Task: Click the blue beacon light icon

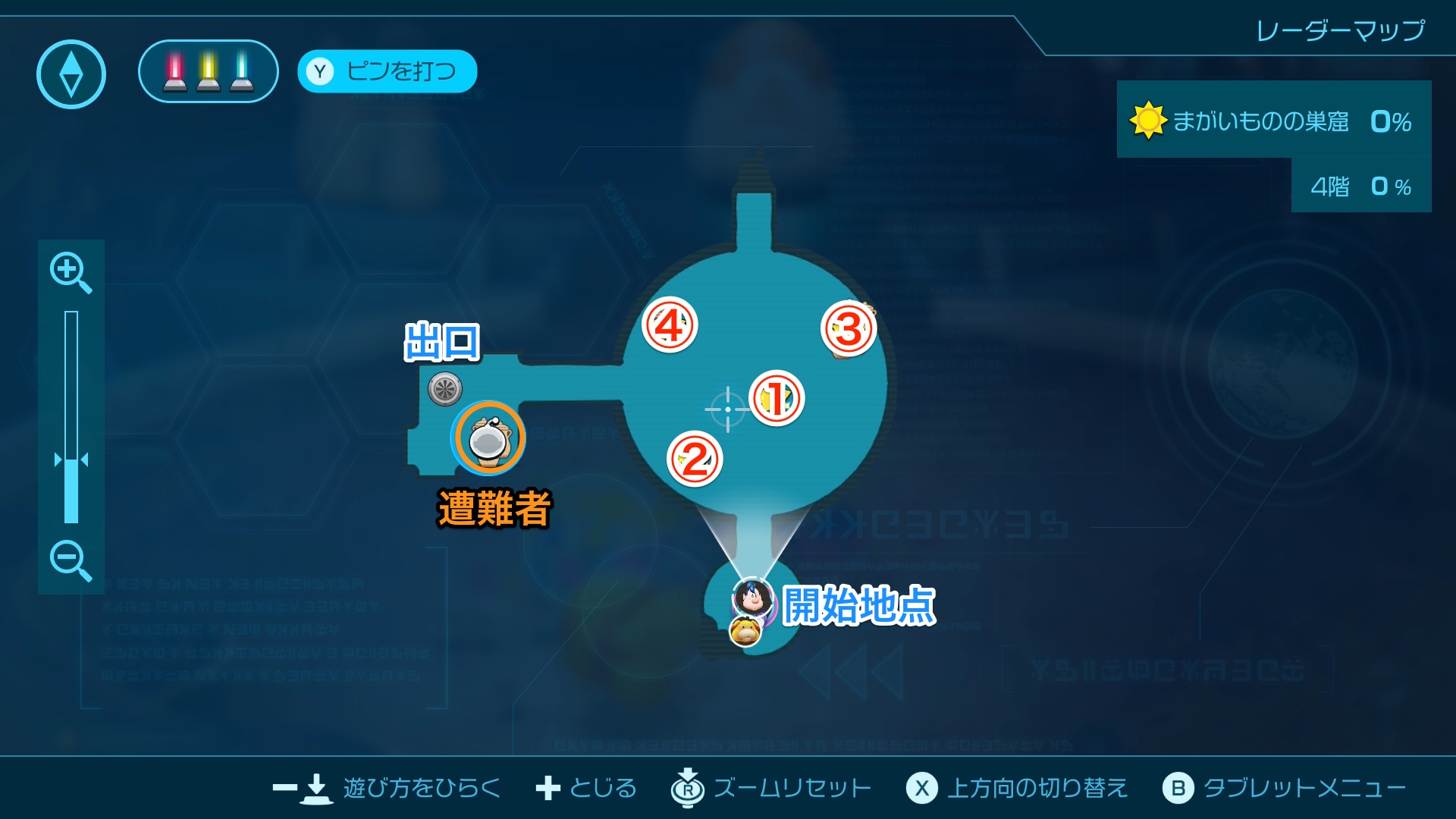Action: tap(242, 74)
